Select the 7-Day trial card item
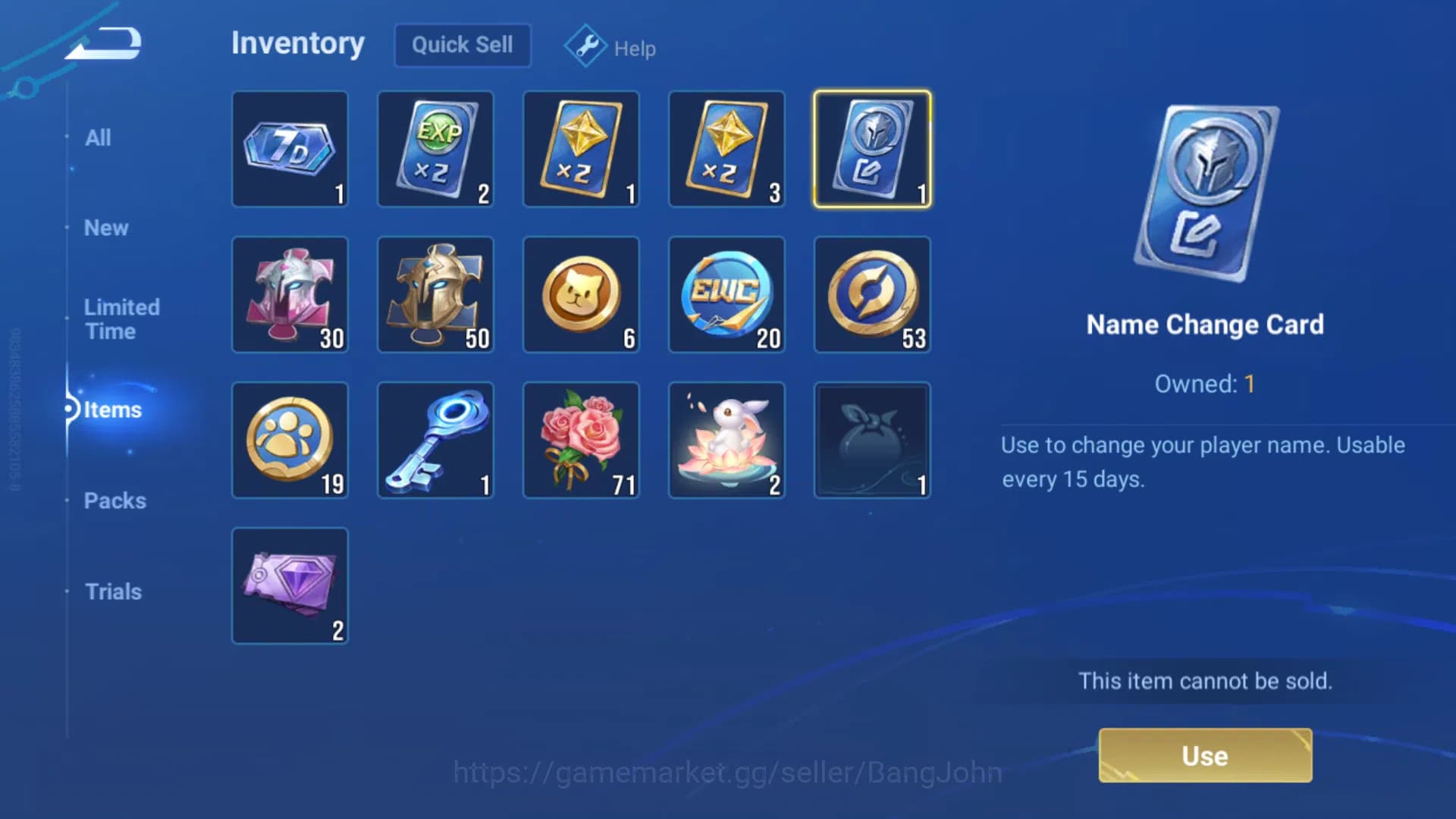This screenshot has width=1456, height=819. click(290, 149)
